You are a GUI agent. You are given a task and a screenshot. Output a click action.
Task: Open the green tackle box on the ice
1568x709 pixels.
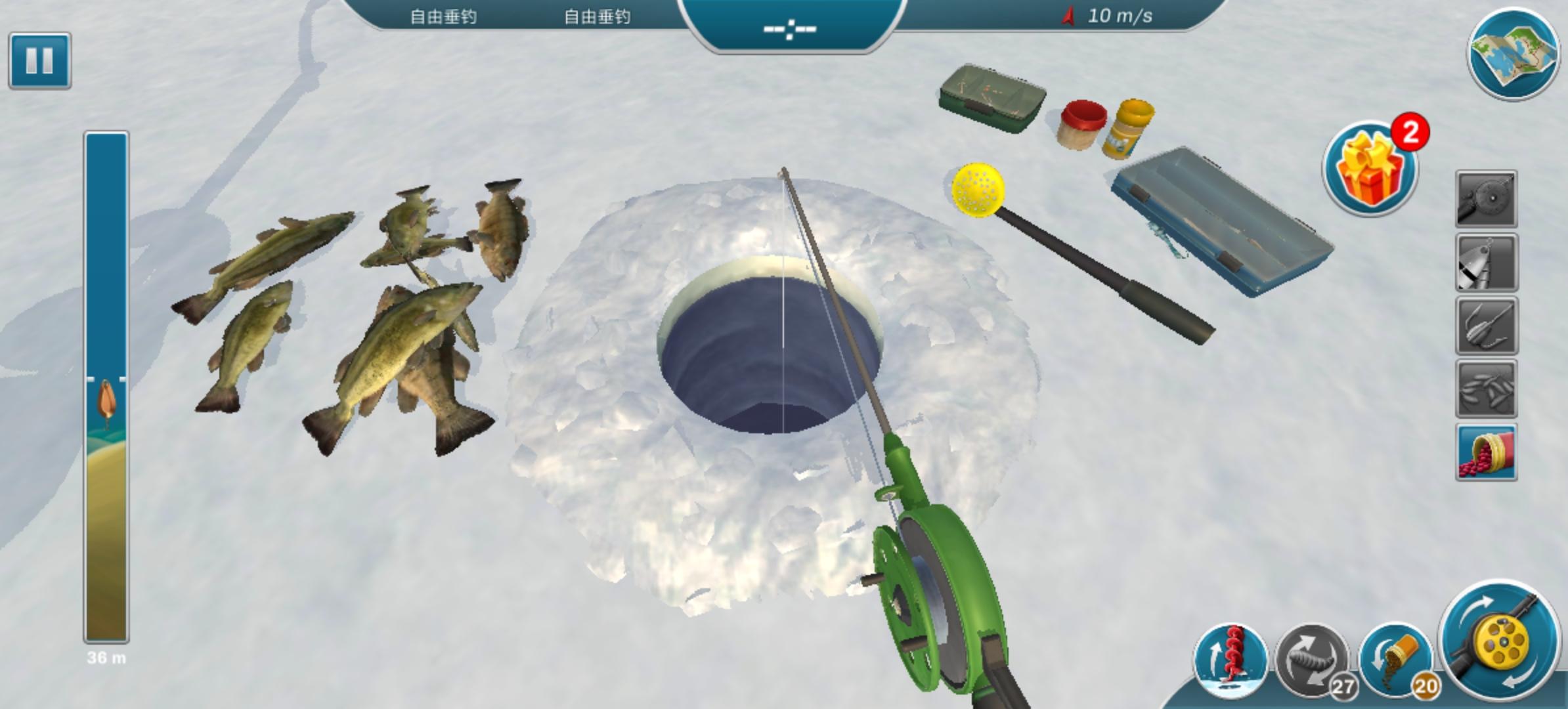coord(993,98)
